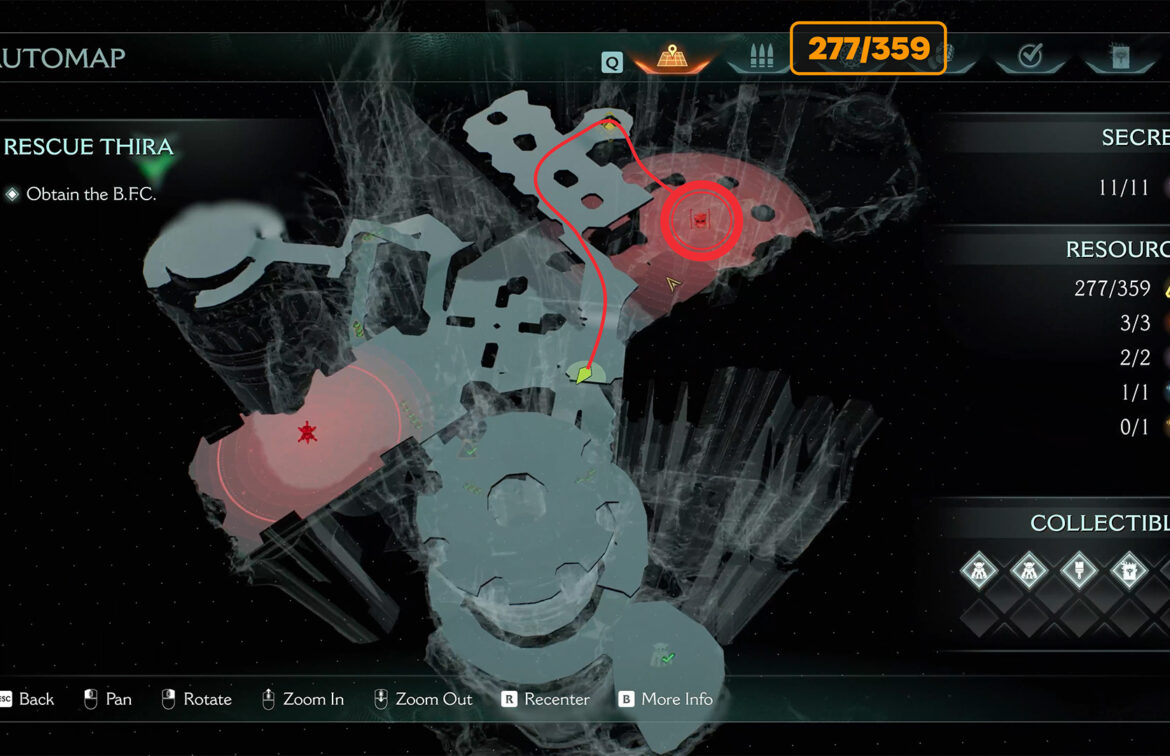Select the red-circled marker on the map
Screen dimensions: 1170x756
(700, 221)
